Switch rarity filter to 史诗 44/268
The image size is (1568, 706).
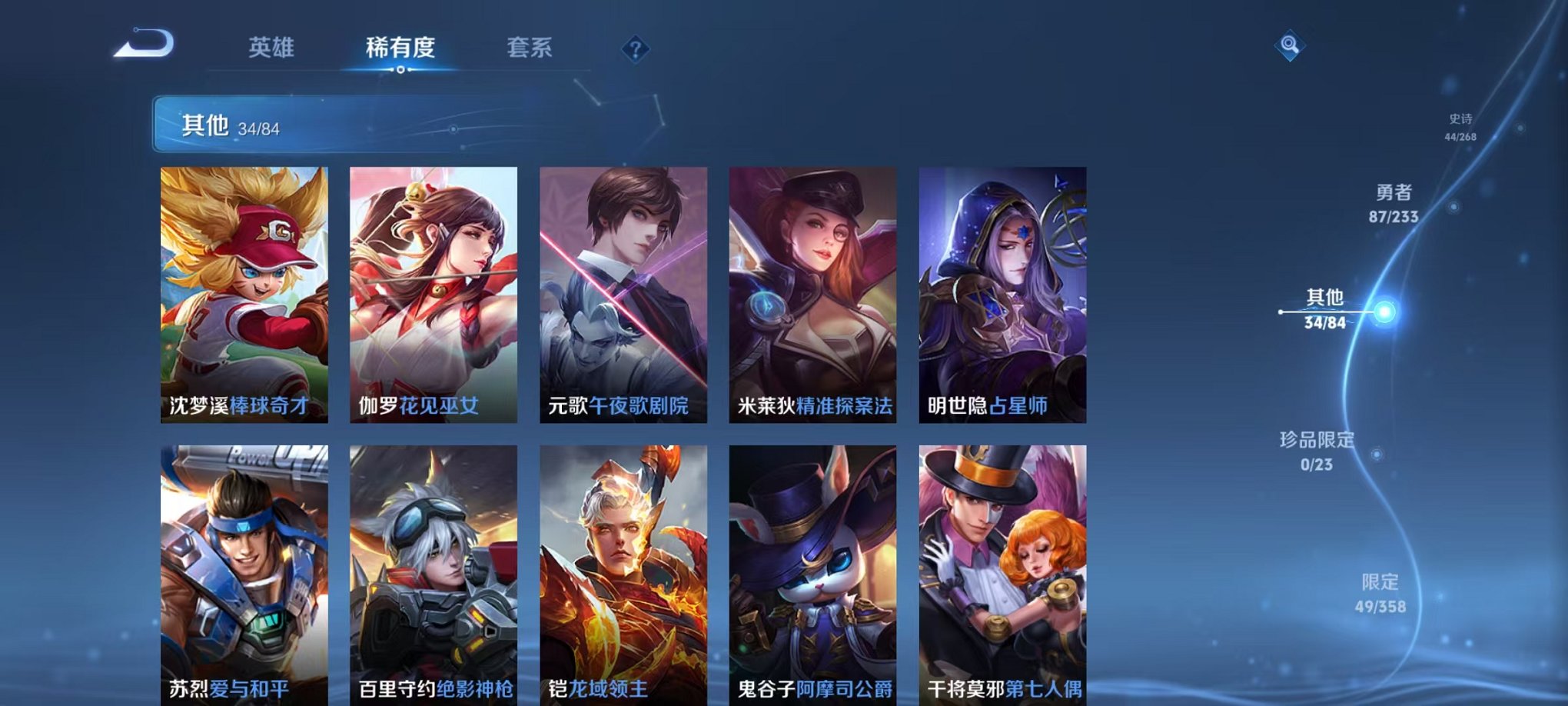[1461, 127]
